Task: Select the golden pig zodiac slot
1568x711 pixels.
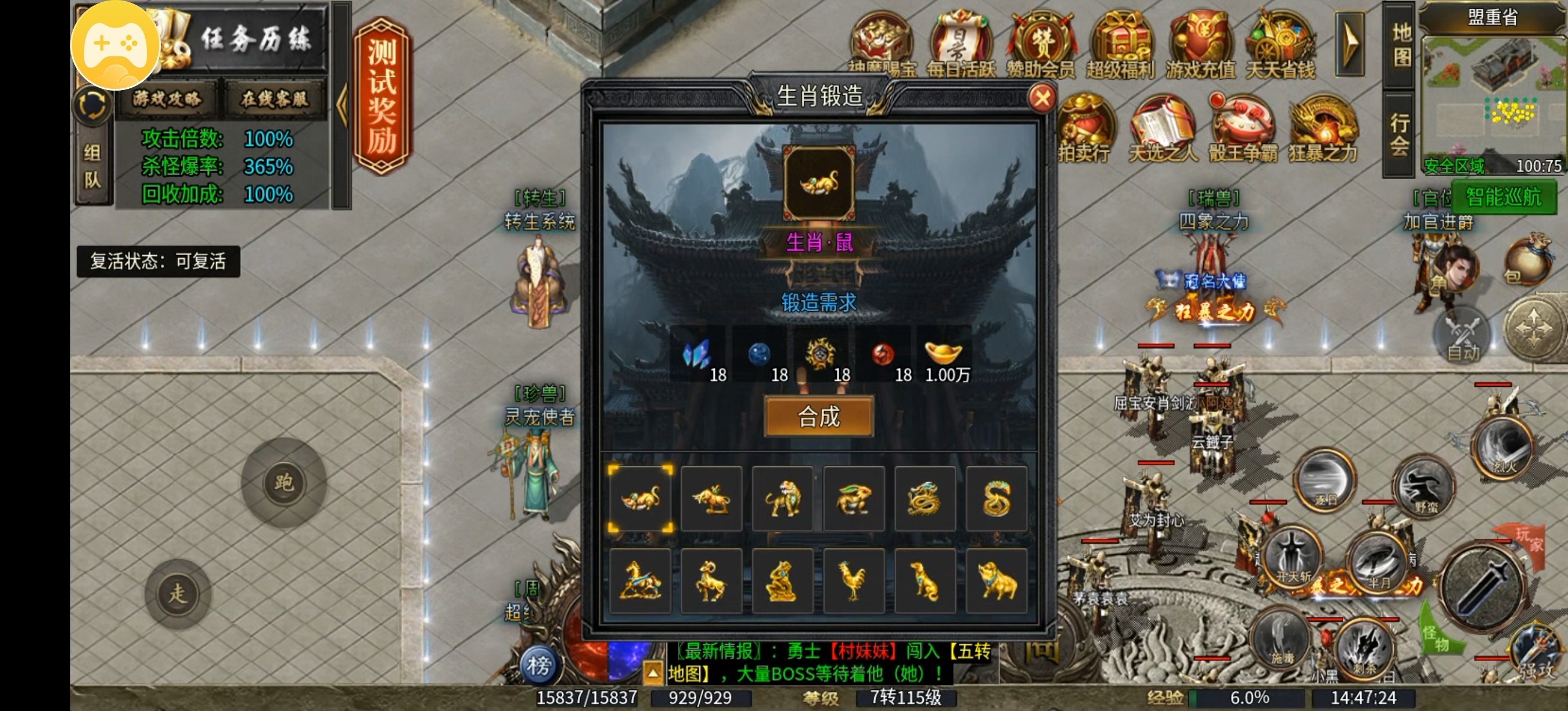Action: point(996,581)
